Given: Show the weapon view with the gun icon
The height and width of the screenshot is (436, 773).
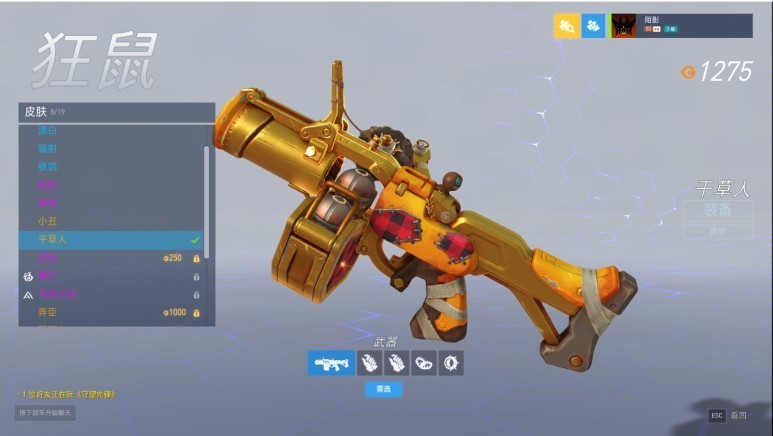Looking at the screenshot, I should coord(330,363).
